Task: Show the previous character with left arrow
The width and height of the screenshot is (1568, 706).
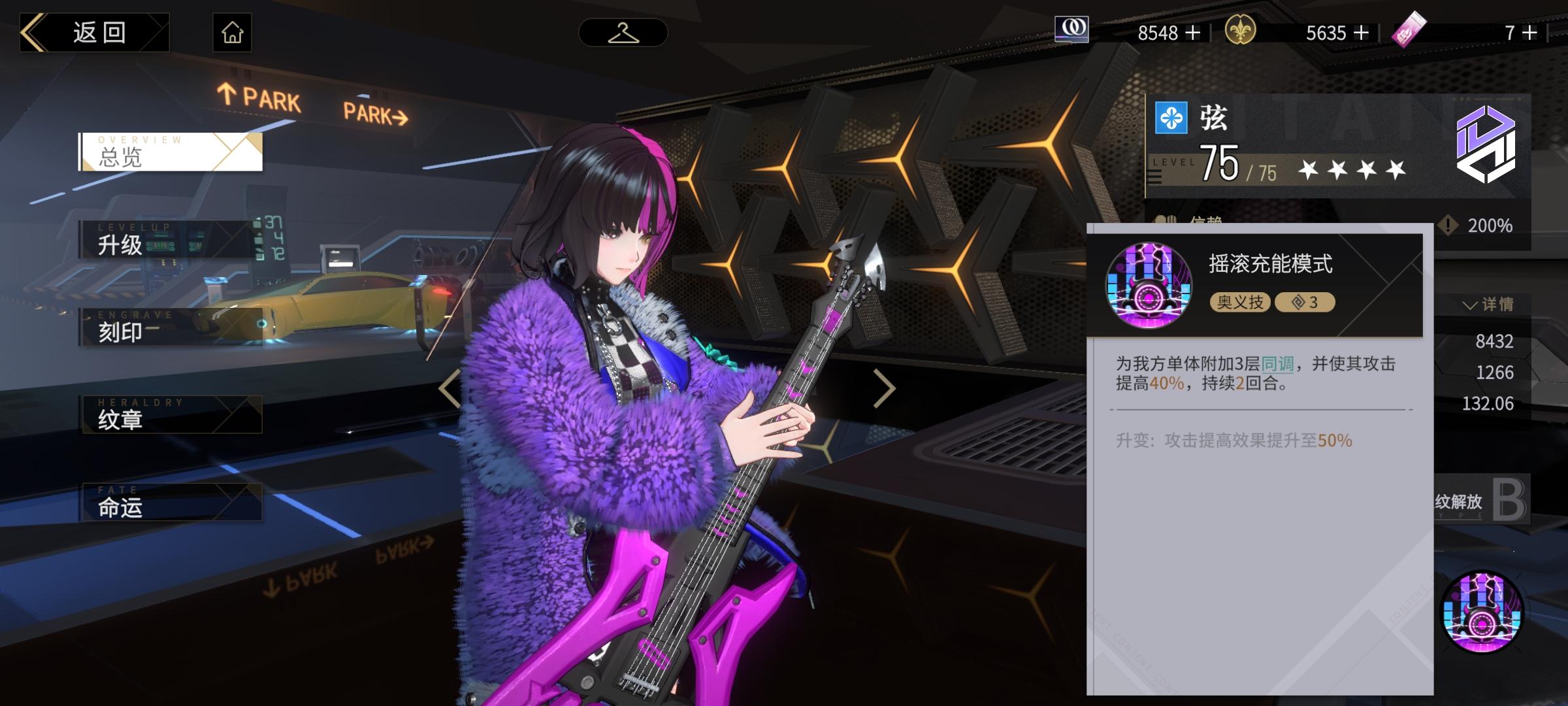Action: [x=449, y=388]
